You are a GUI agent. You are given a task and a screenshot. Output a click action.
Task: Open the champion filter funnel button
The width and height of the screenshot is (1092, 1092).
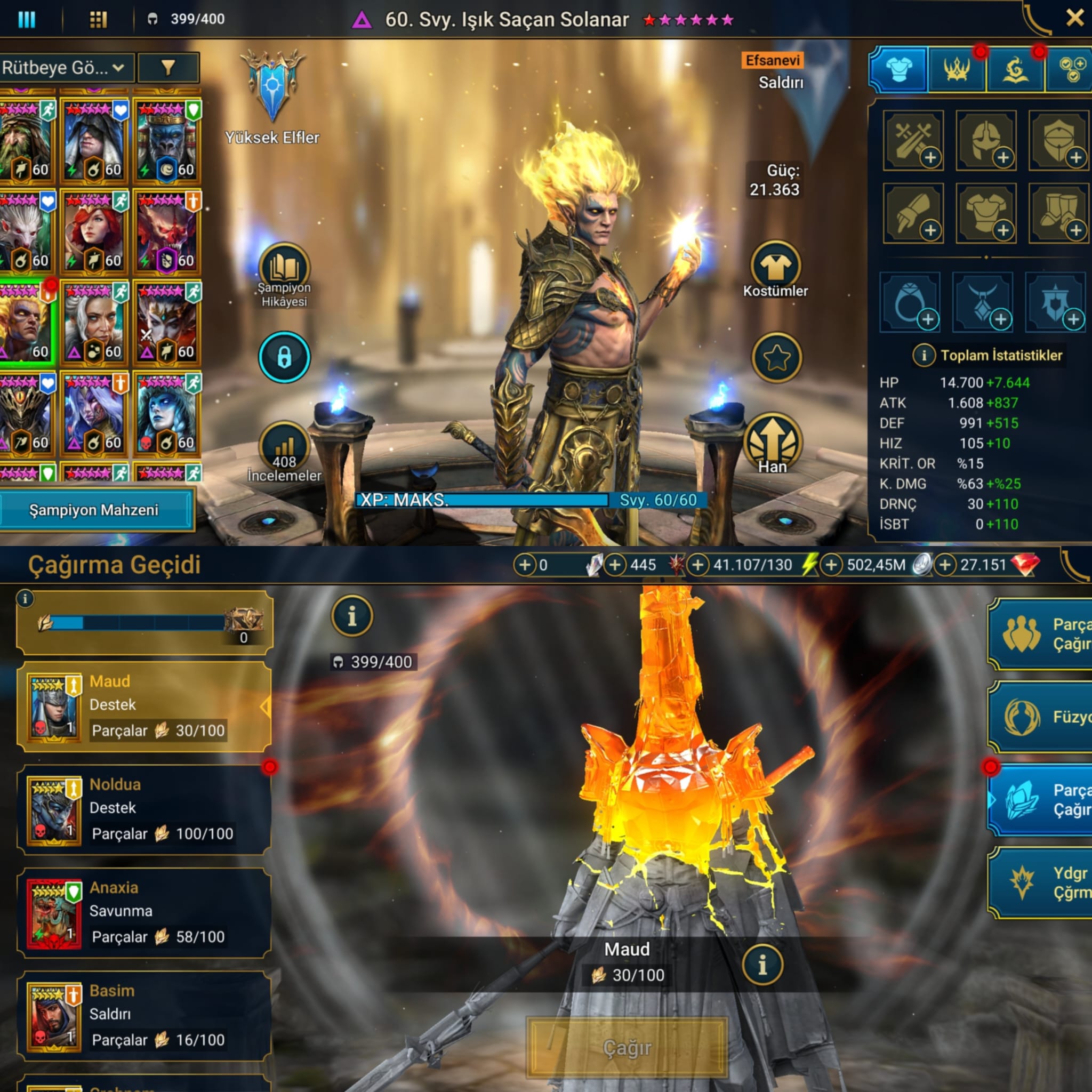(x=168, y=68)
